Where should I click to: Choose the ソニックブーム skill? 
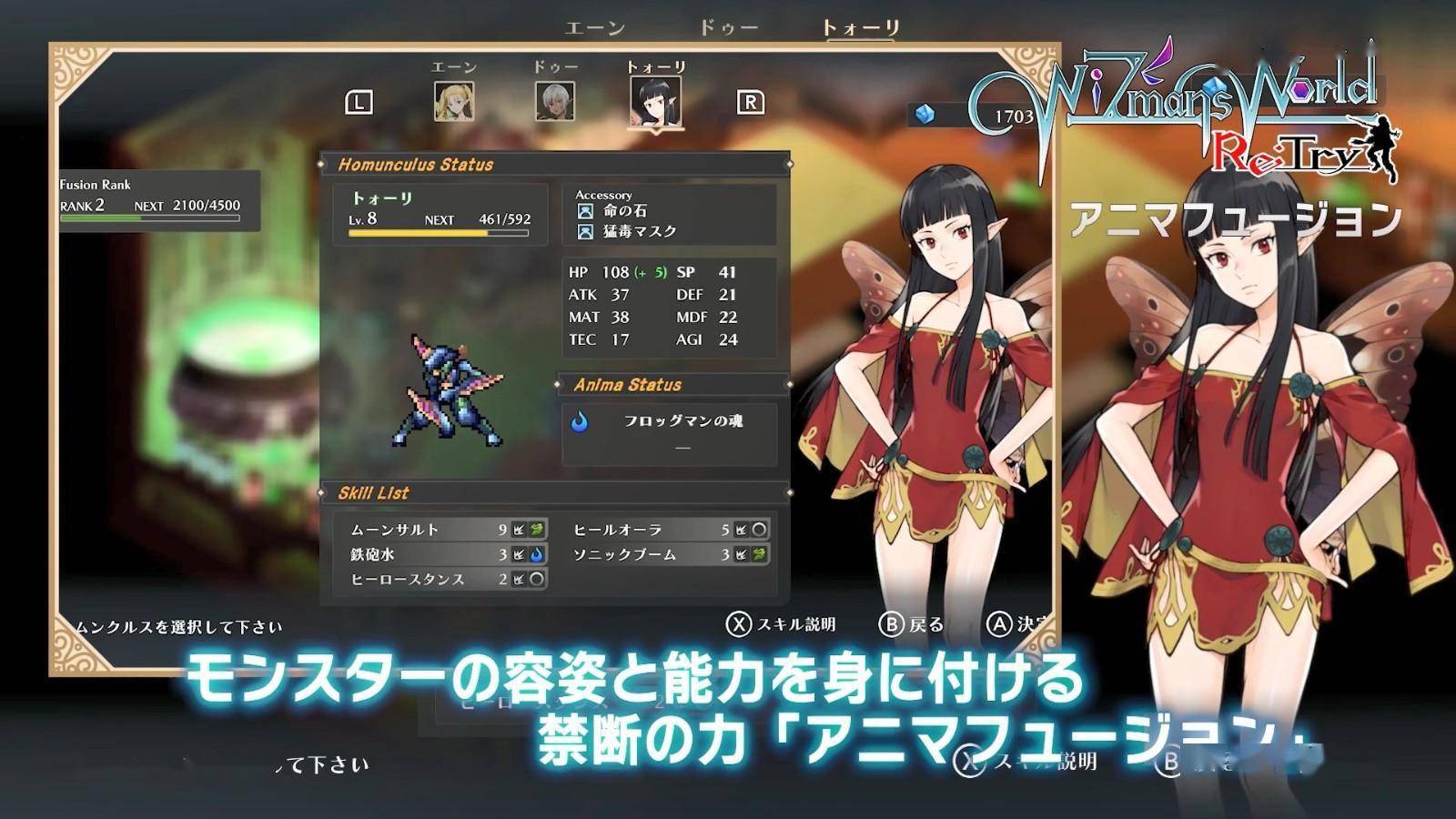tap(670, 553)
